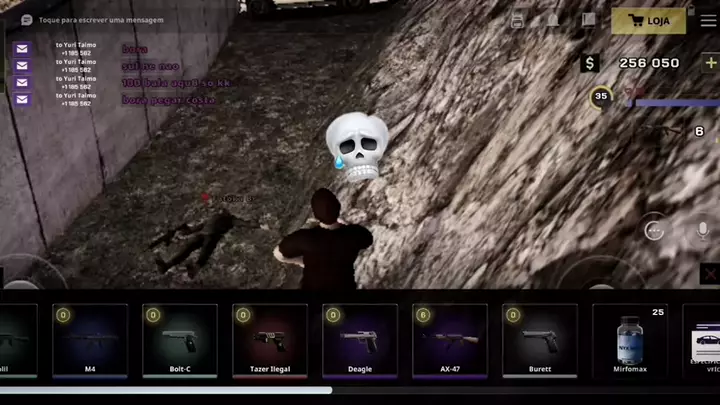
Task: Open the hamburger menu
Action: [708, 20]
